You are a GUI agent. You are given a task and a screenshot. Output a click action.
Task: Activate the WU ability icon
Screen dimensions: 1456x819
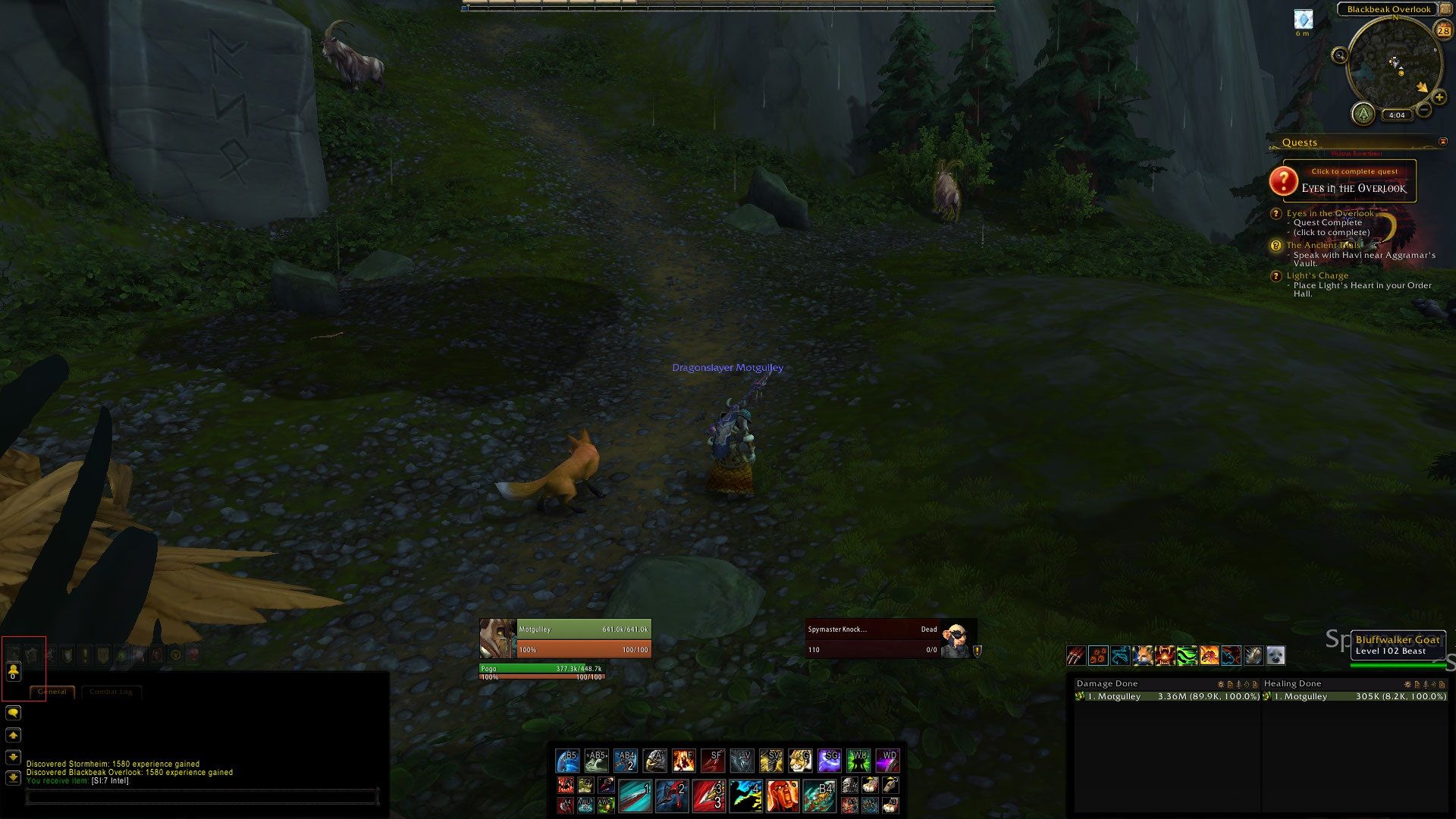(x=858, y=759)
